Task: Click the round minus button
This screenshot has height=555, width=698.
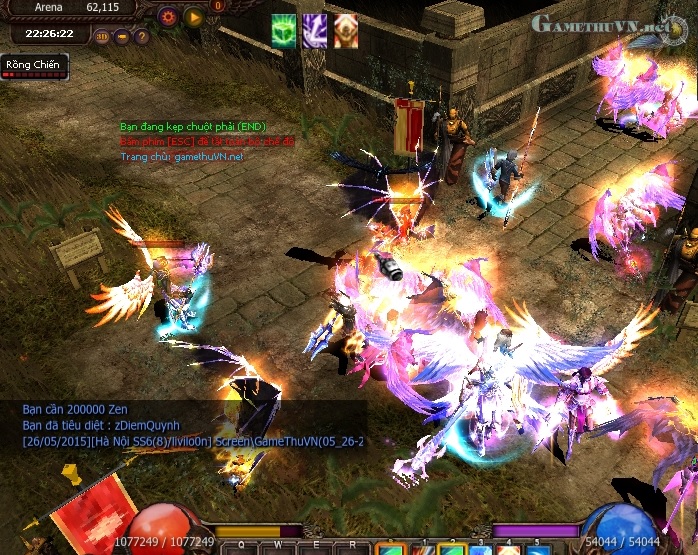Action: pos(122,37)
